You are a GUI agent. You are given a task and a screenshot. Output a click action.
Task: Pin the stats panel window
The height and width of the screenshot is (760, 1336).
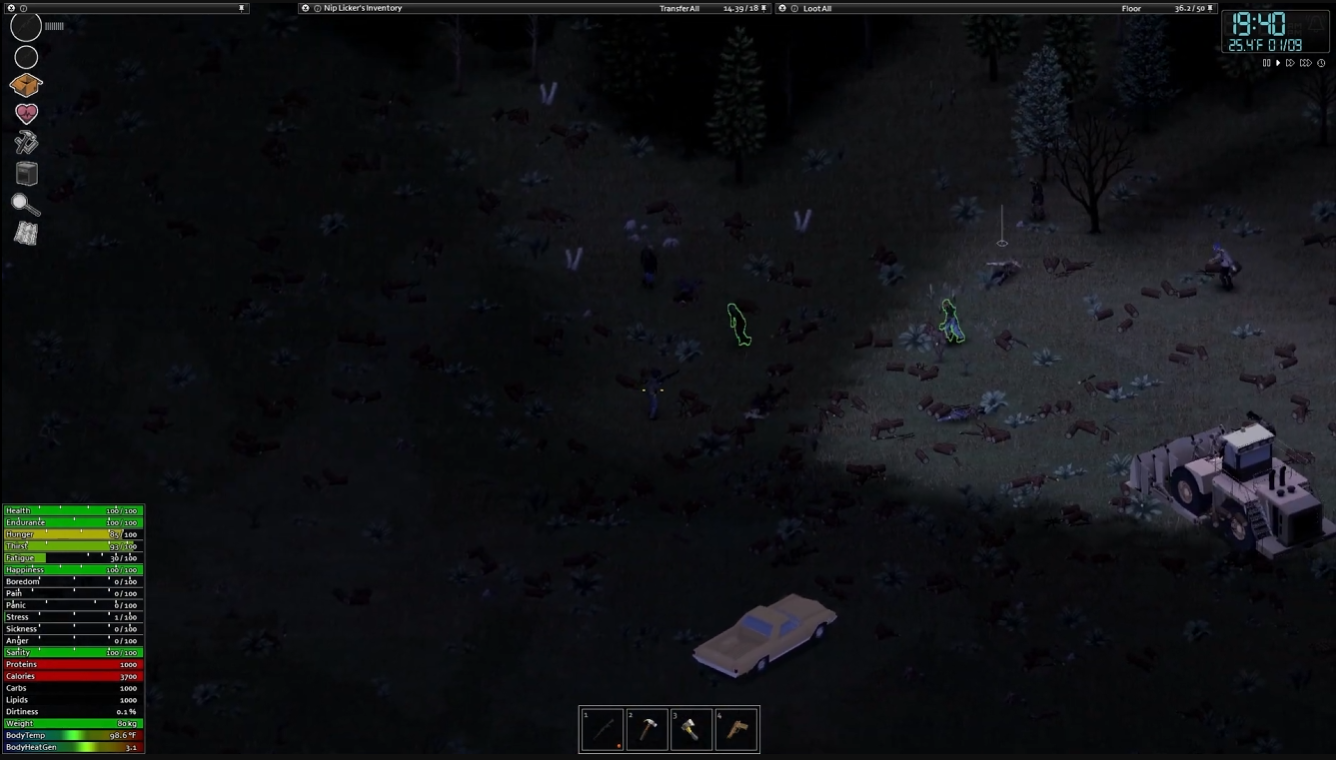click(241, 8)
